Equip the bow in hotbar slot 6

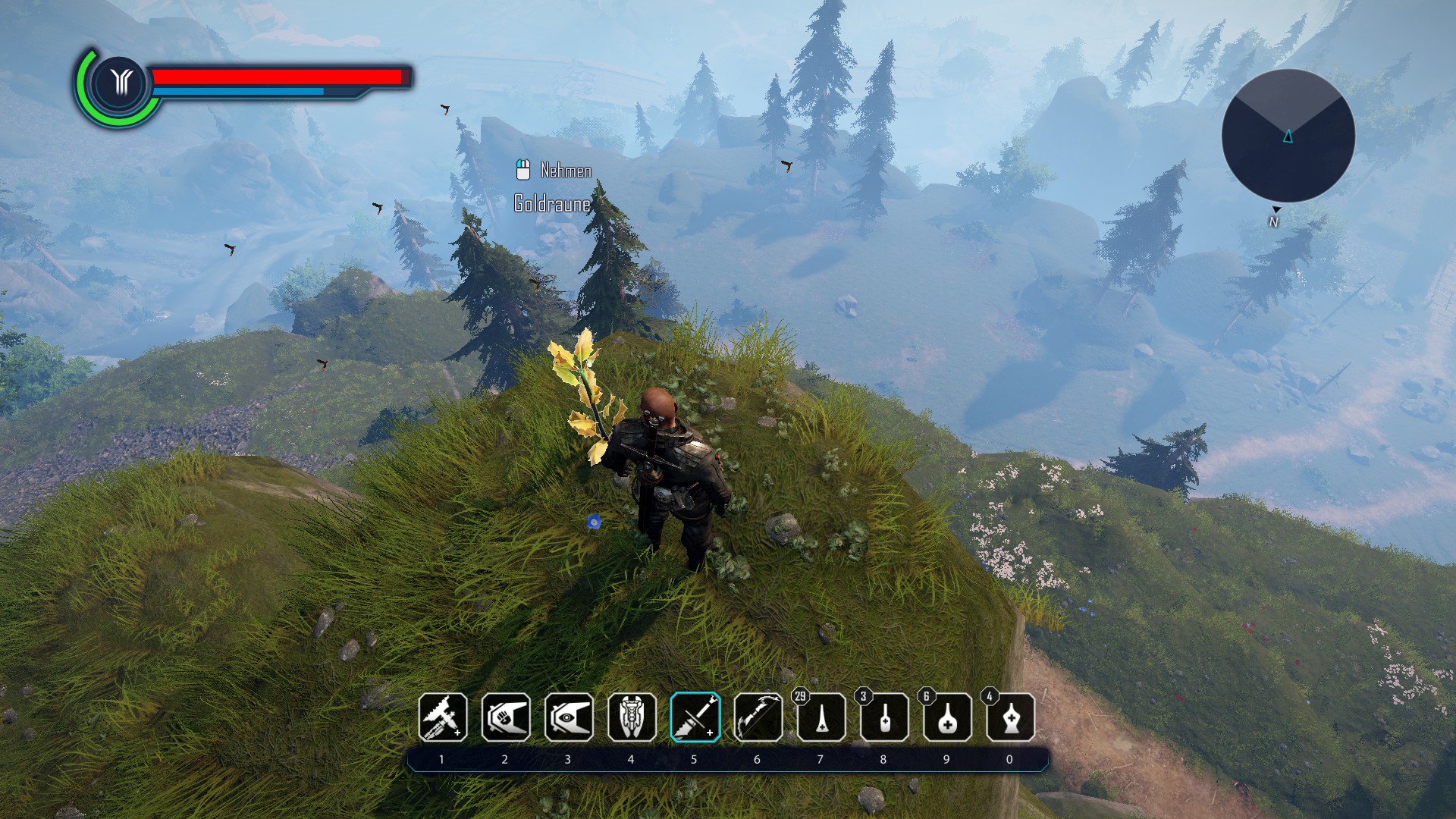[758, 717]
